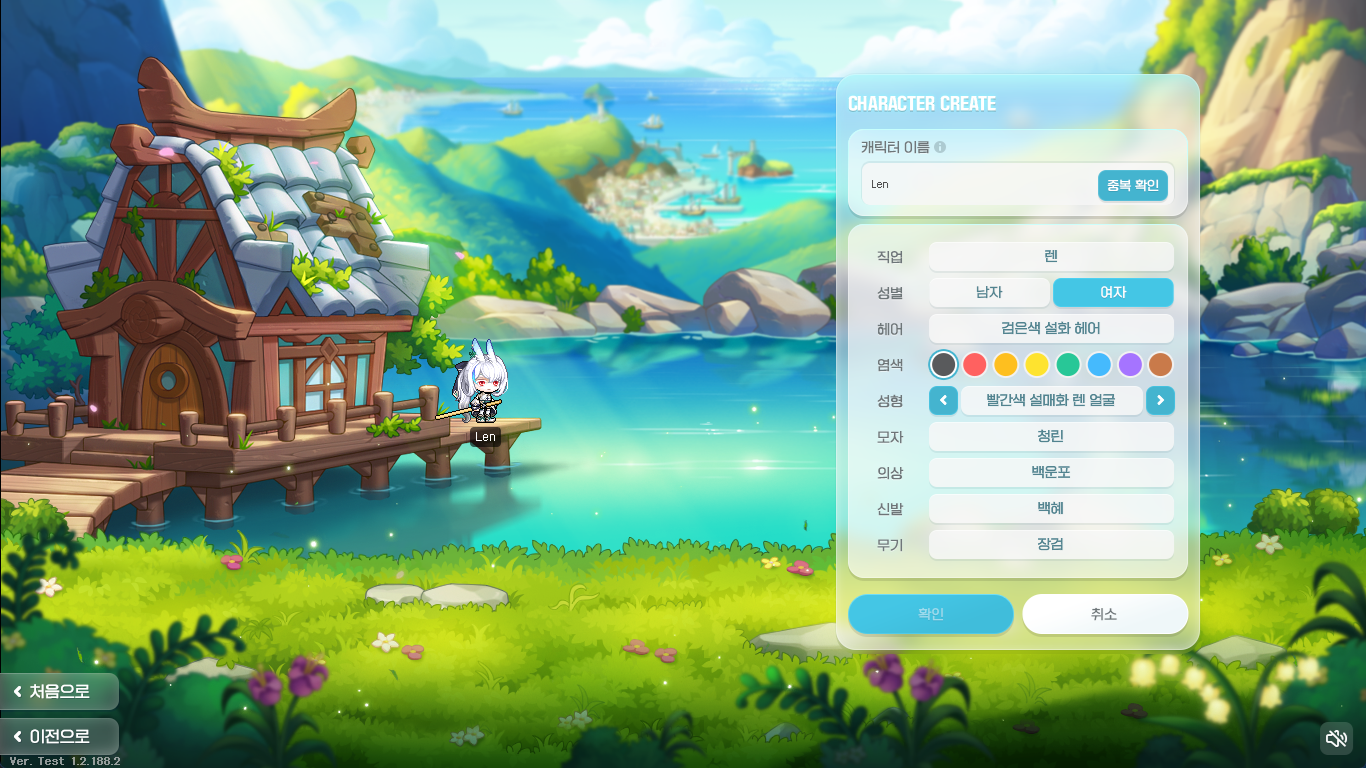Return to start with 처음으로

click(58, 691)
